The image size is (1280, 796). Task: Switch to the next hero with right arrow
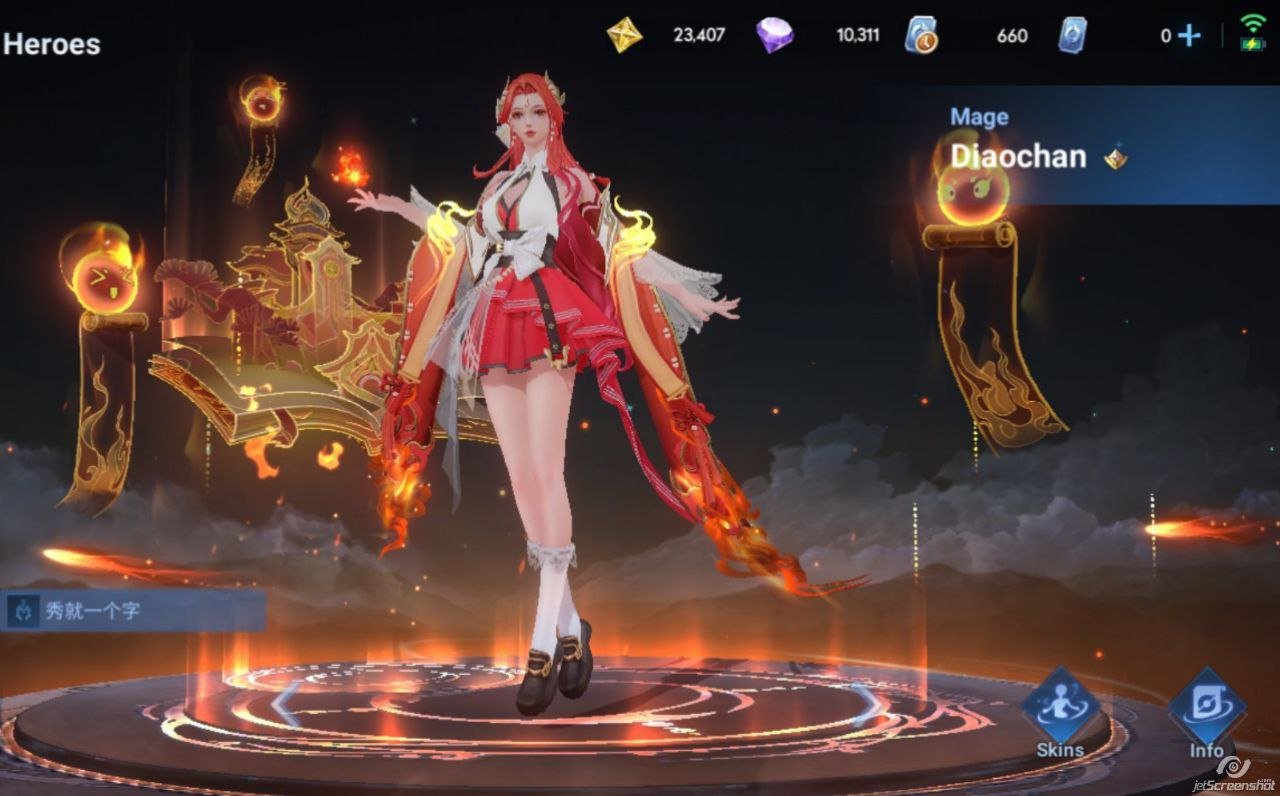tap(866, 703)
